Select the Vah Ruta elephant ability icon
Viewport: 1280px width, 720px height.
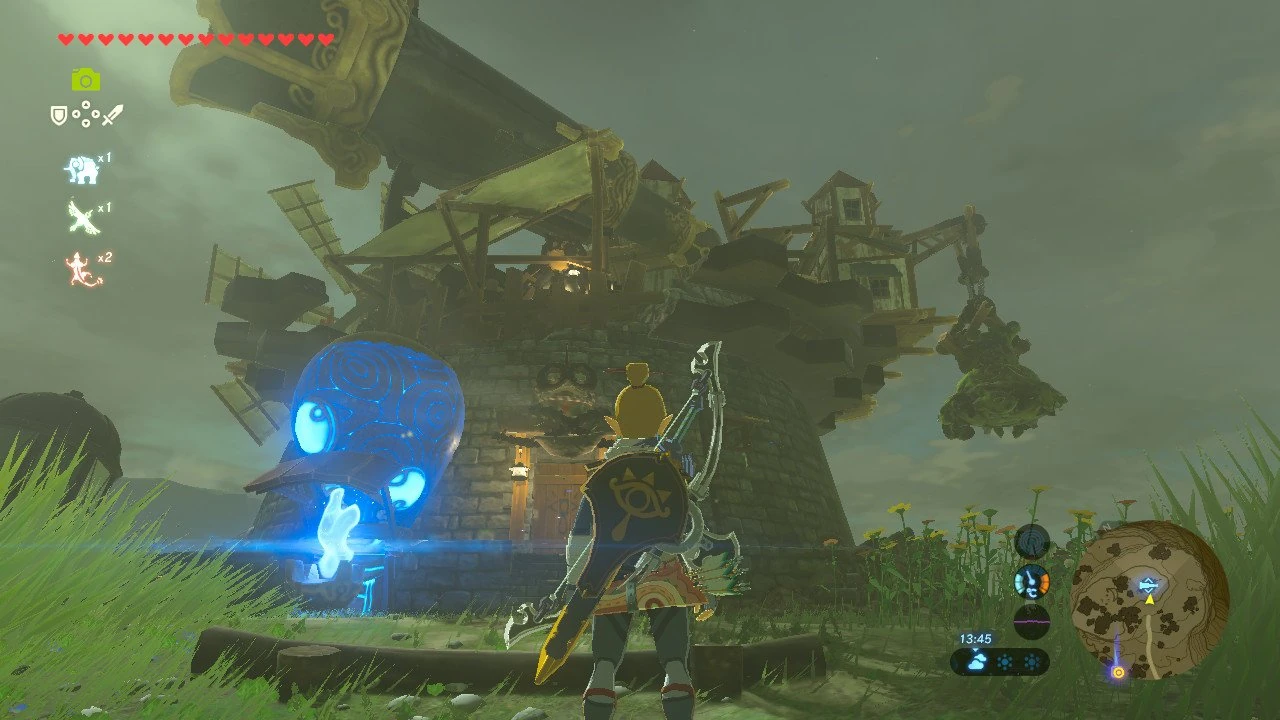click(82, 170)
